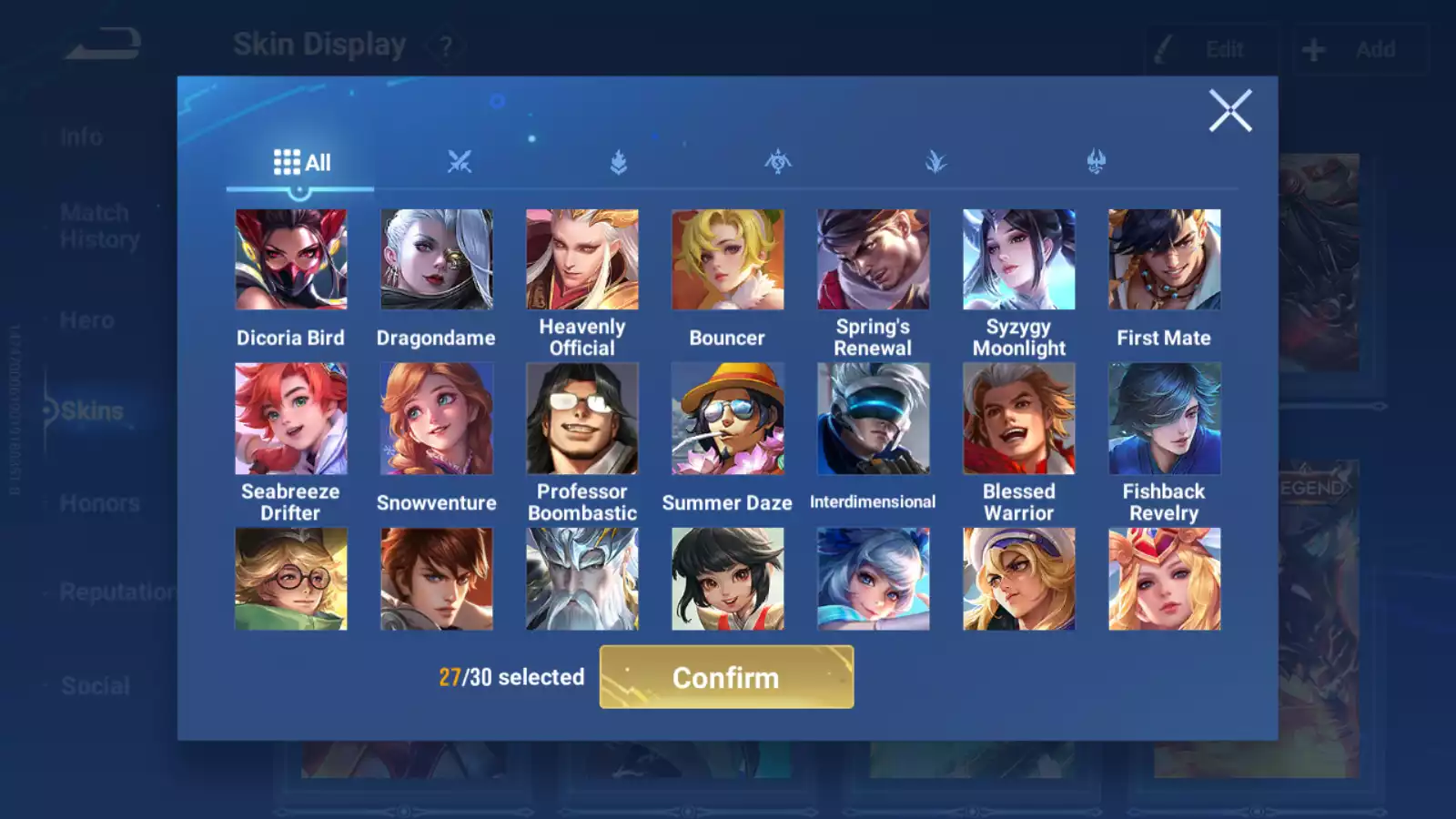Filter skins by the crossed swords role tab

[x=460, y=163]
